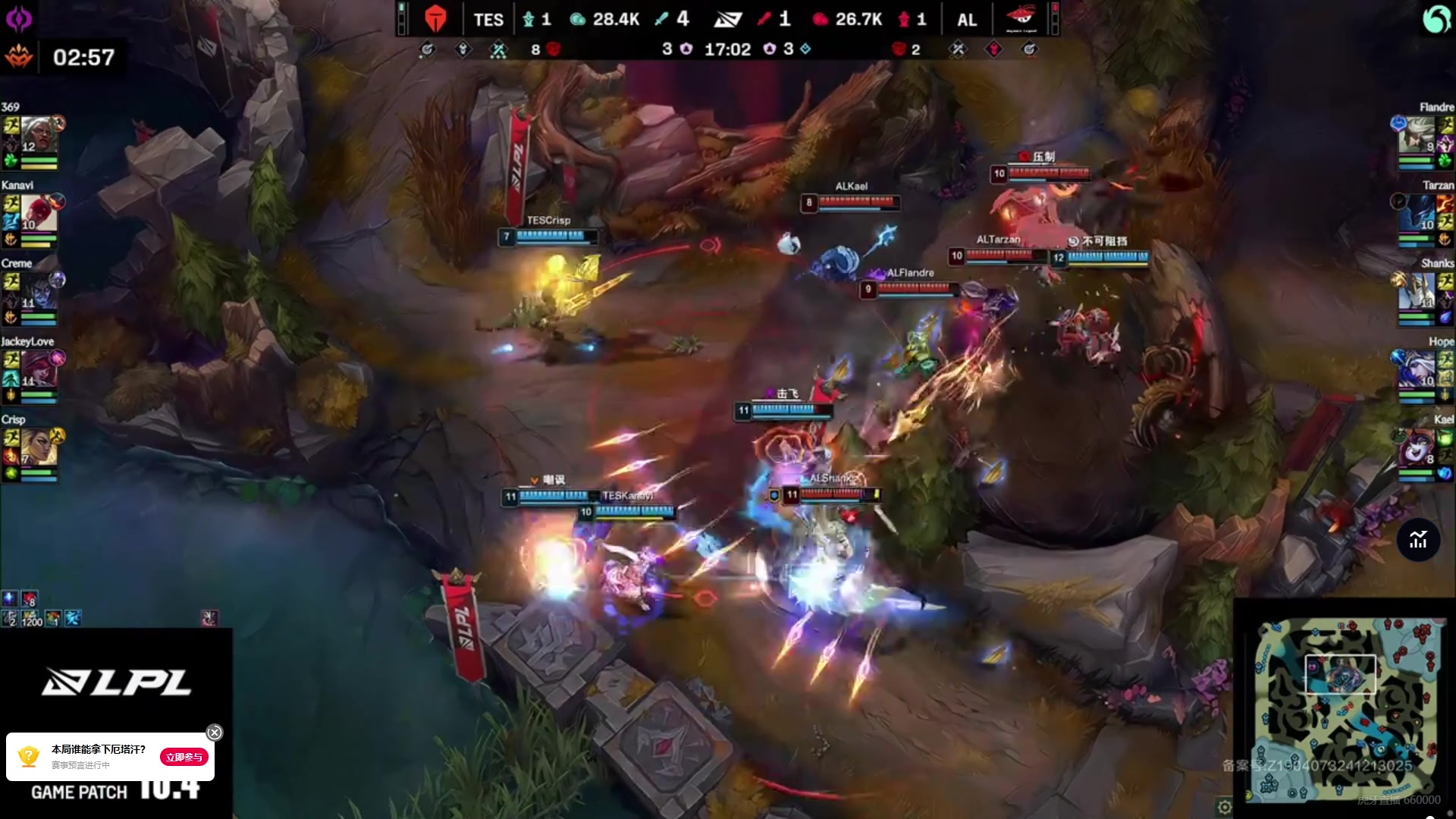Click on the minimap
This screenshot has width=1456, height=819.
point(1344,709)
